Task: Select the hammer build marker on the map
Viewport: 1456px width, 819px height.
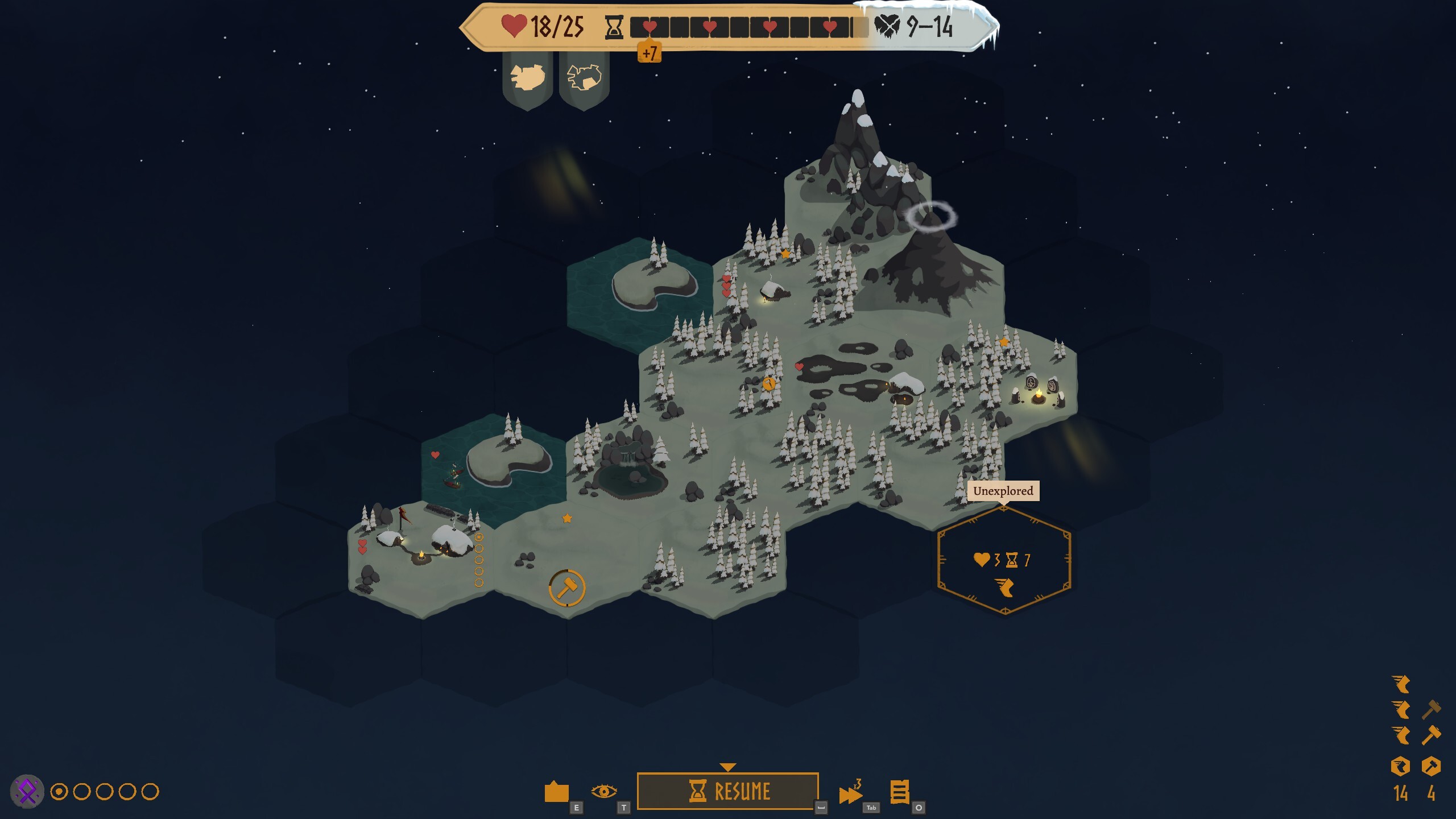Action: [566, 588]
